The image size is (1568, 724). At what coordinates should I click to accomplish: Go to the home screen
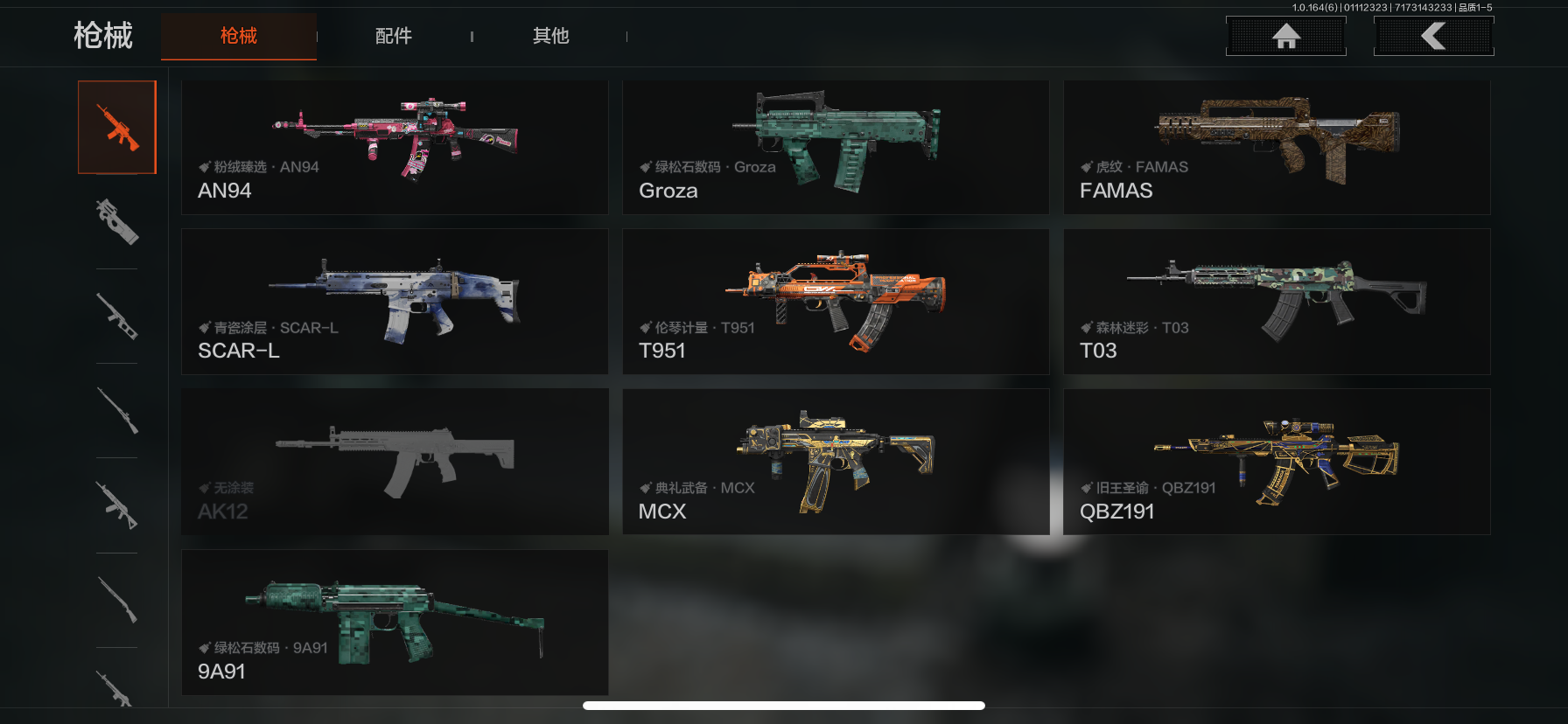point(1285,36)
